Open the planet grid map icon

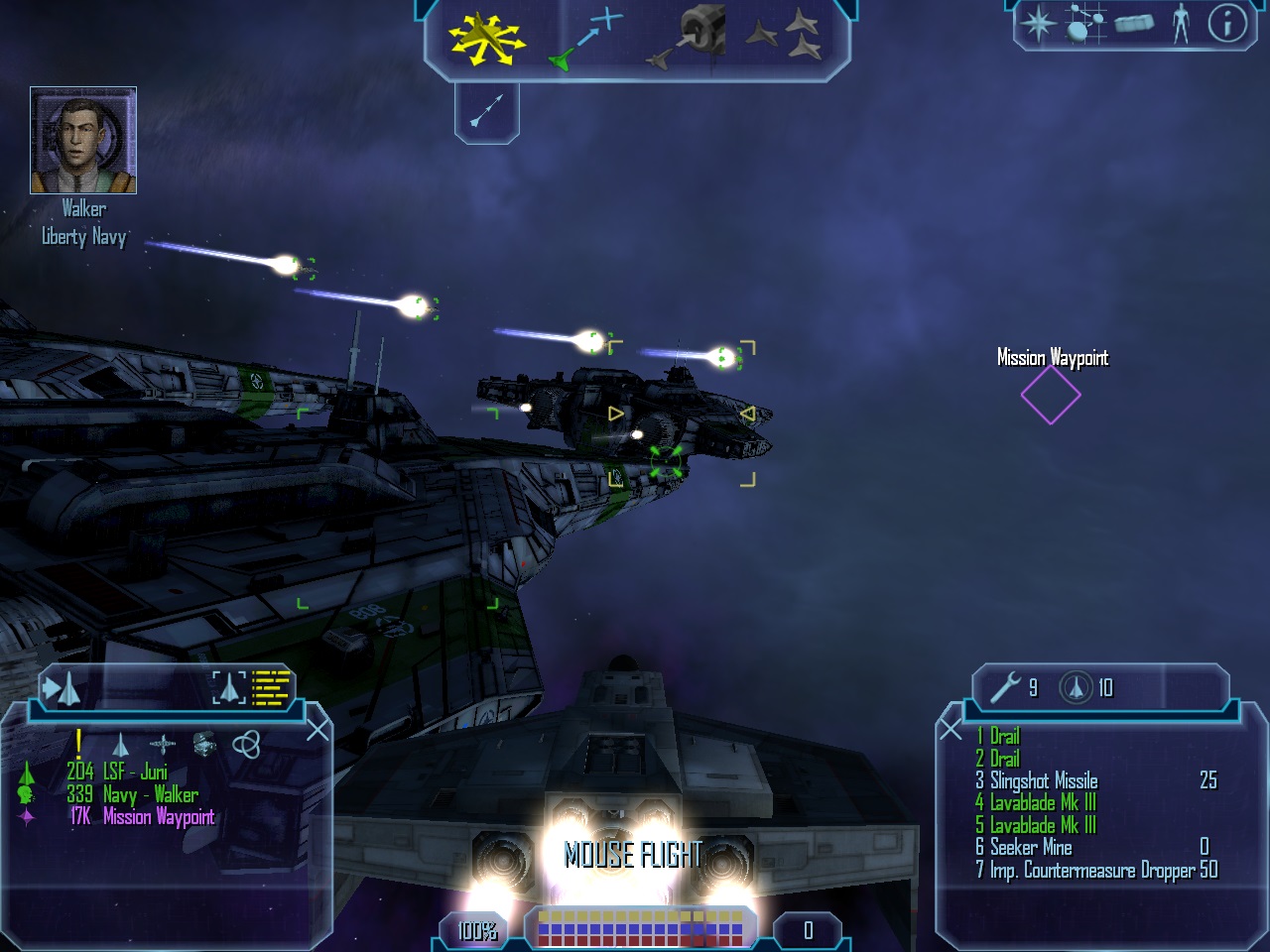coord(1084,23)
